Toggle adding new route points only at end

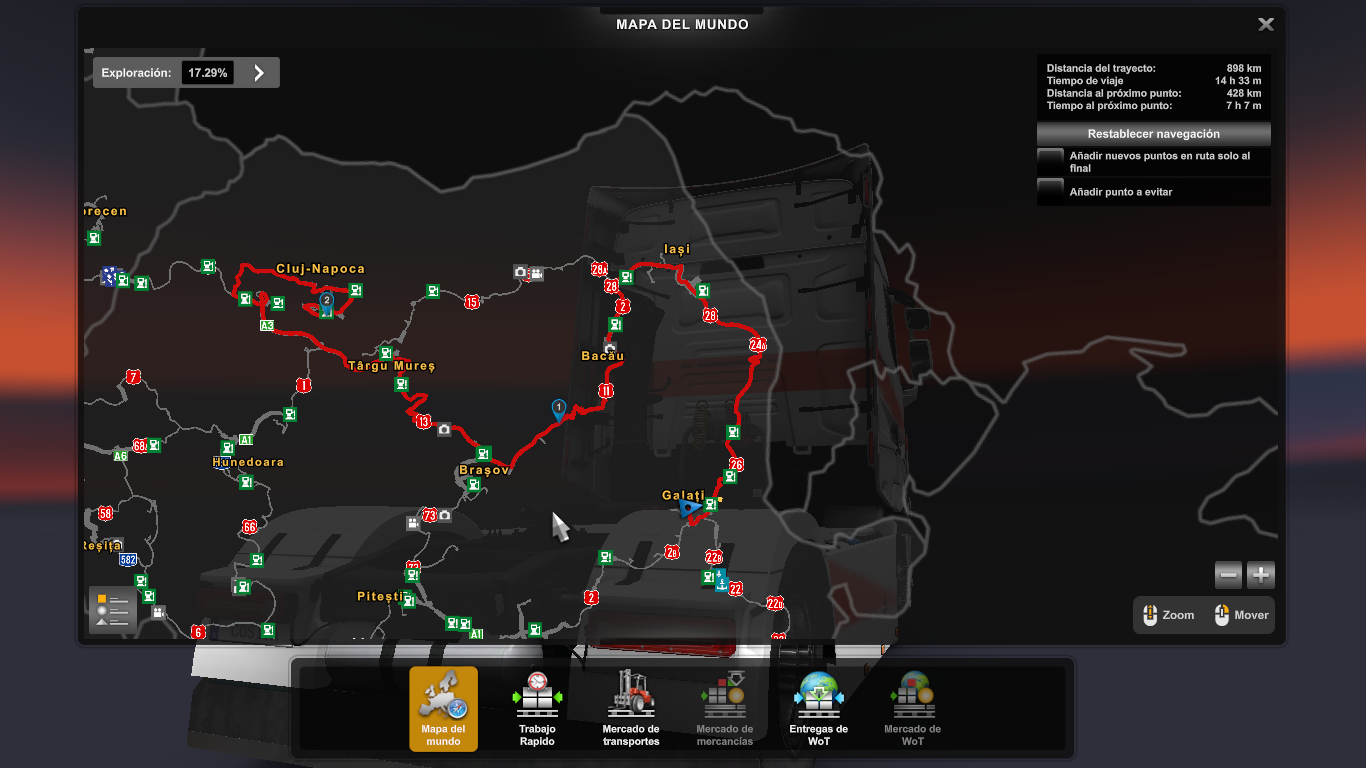pyautogui.click(x=1050, y=161)
